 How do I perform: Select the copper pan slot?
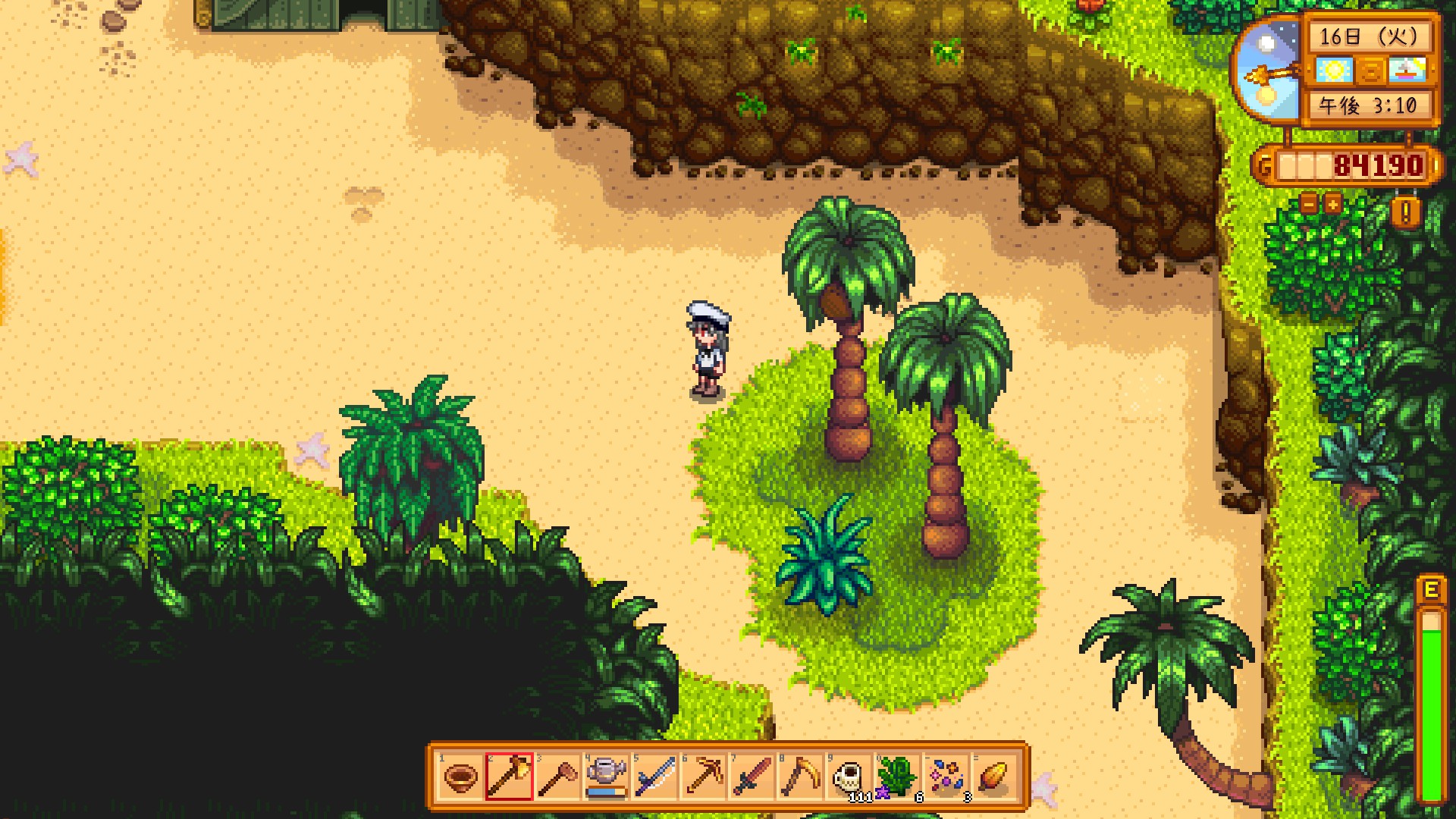(x=460, y=777)
